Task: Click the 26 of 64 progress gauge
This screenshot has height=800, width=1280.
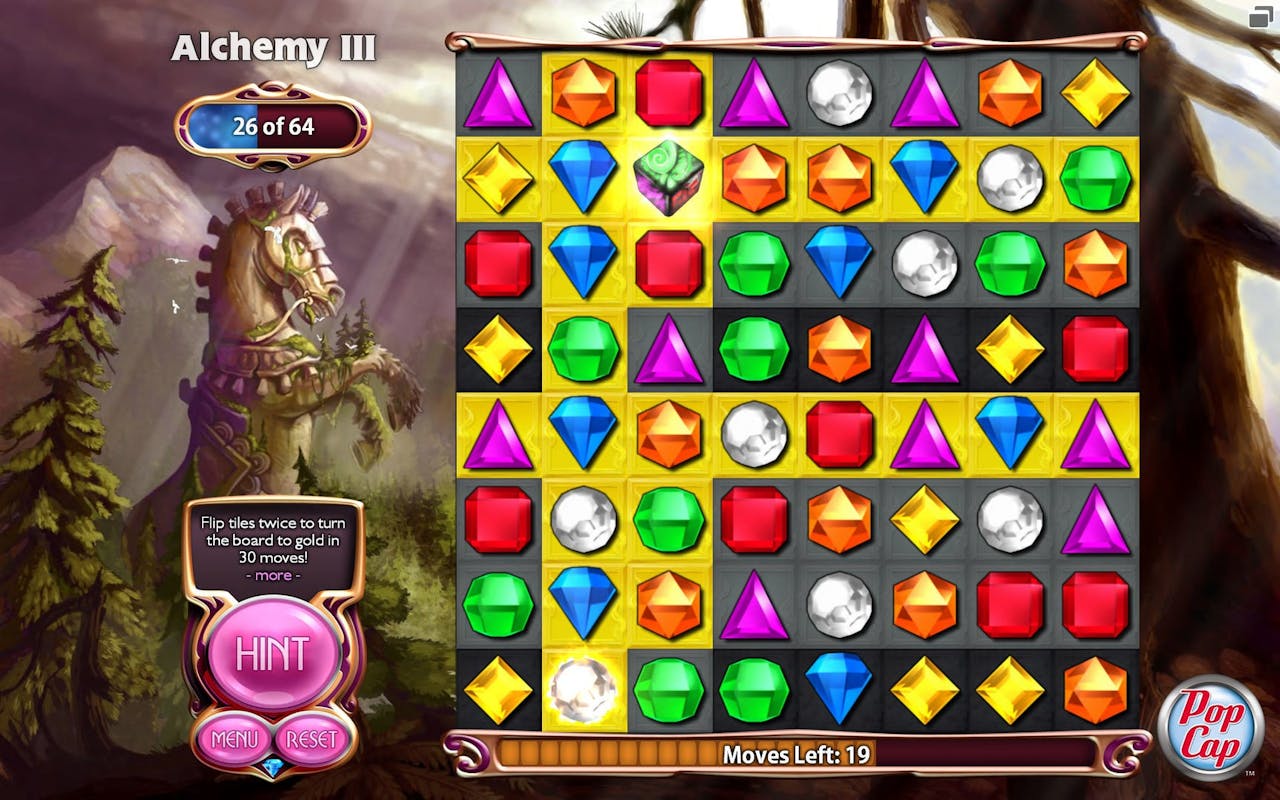Action: pyautogui.click(x=270, y=127)
